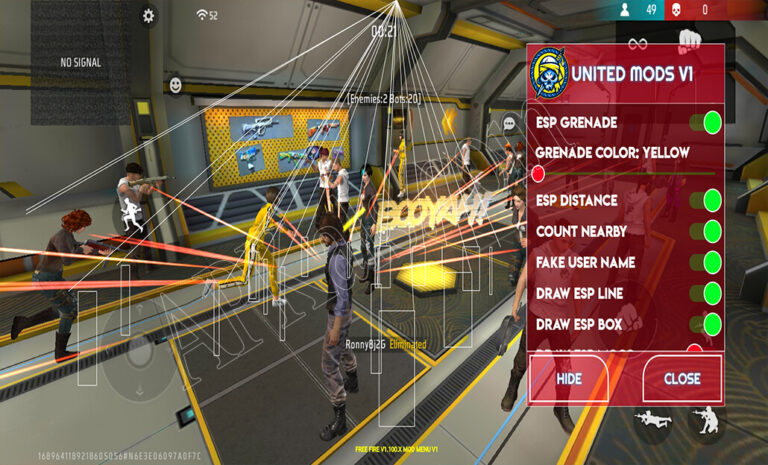Viewport: 768px width, 465px height.
Task: Open the smiley emote button
Action: click(176, 84)
